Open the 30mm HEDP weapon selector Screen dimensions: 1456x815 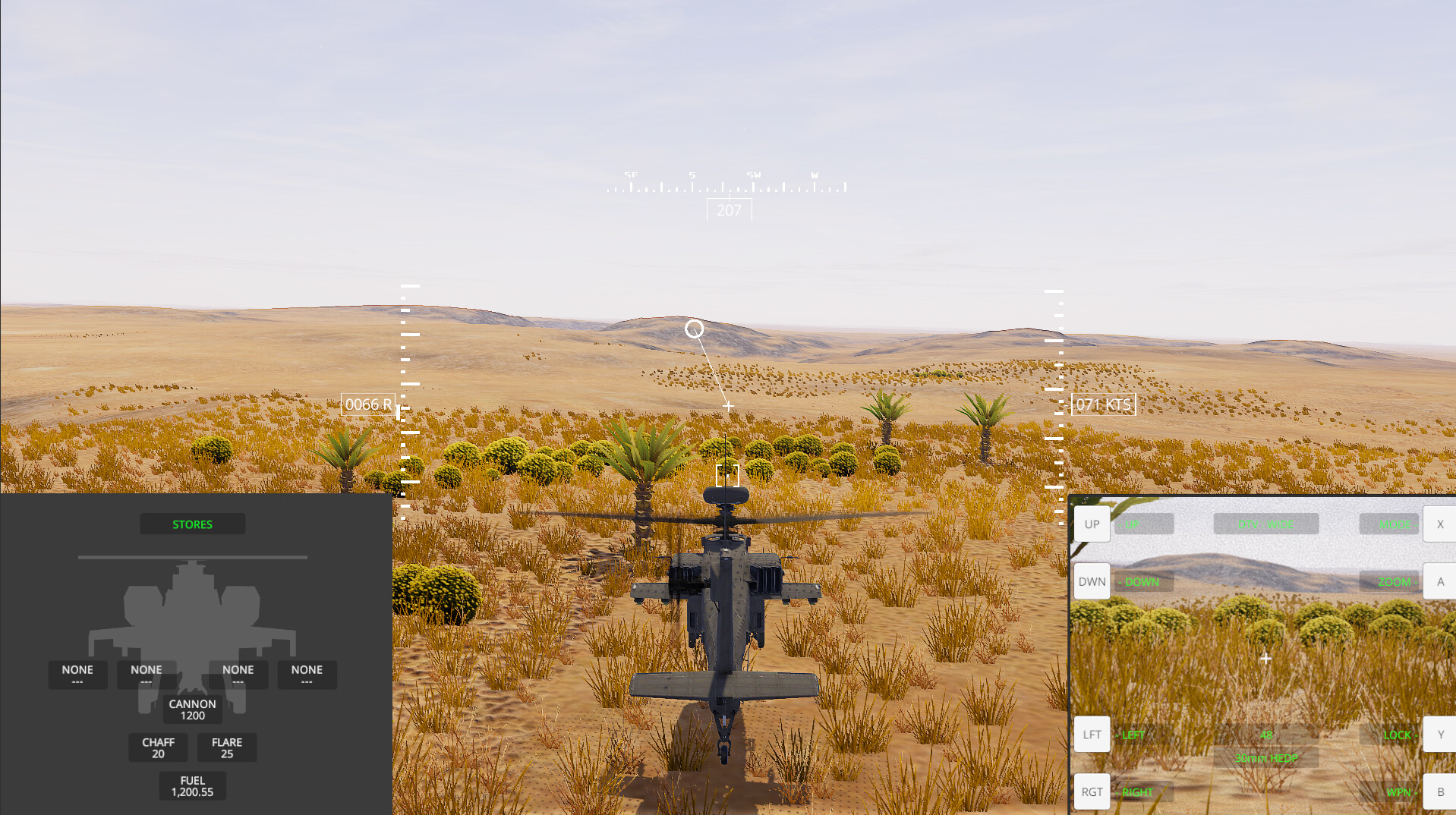(x=1265, y=758)
